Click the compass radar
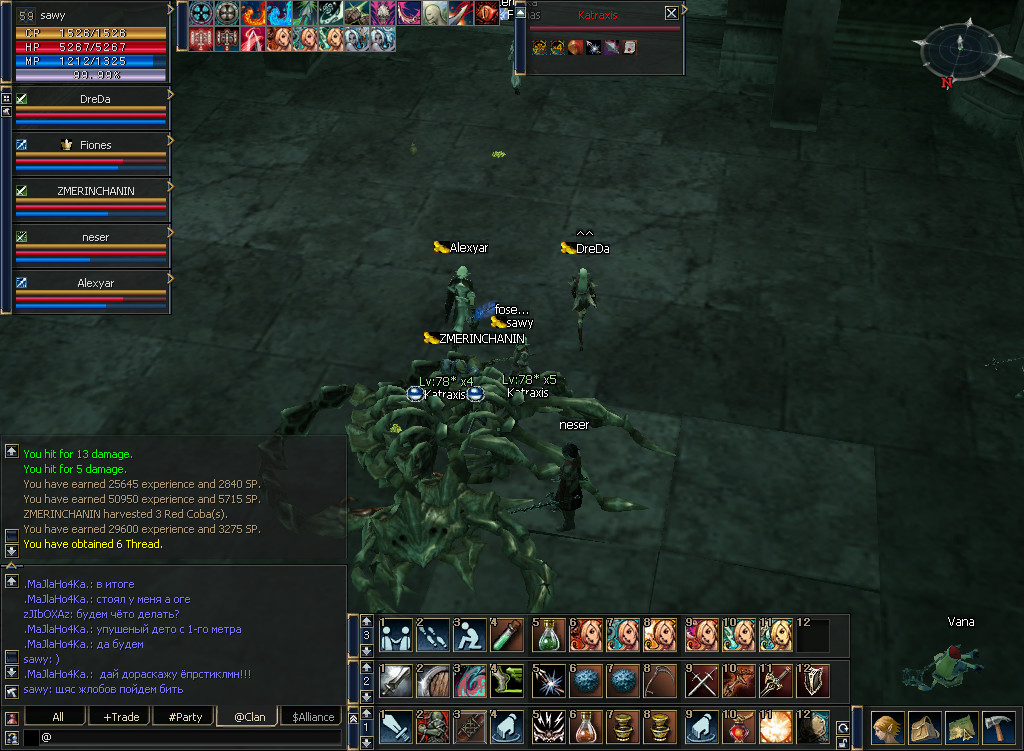Screen dimensions: 1024x751 954,50
